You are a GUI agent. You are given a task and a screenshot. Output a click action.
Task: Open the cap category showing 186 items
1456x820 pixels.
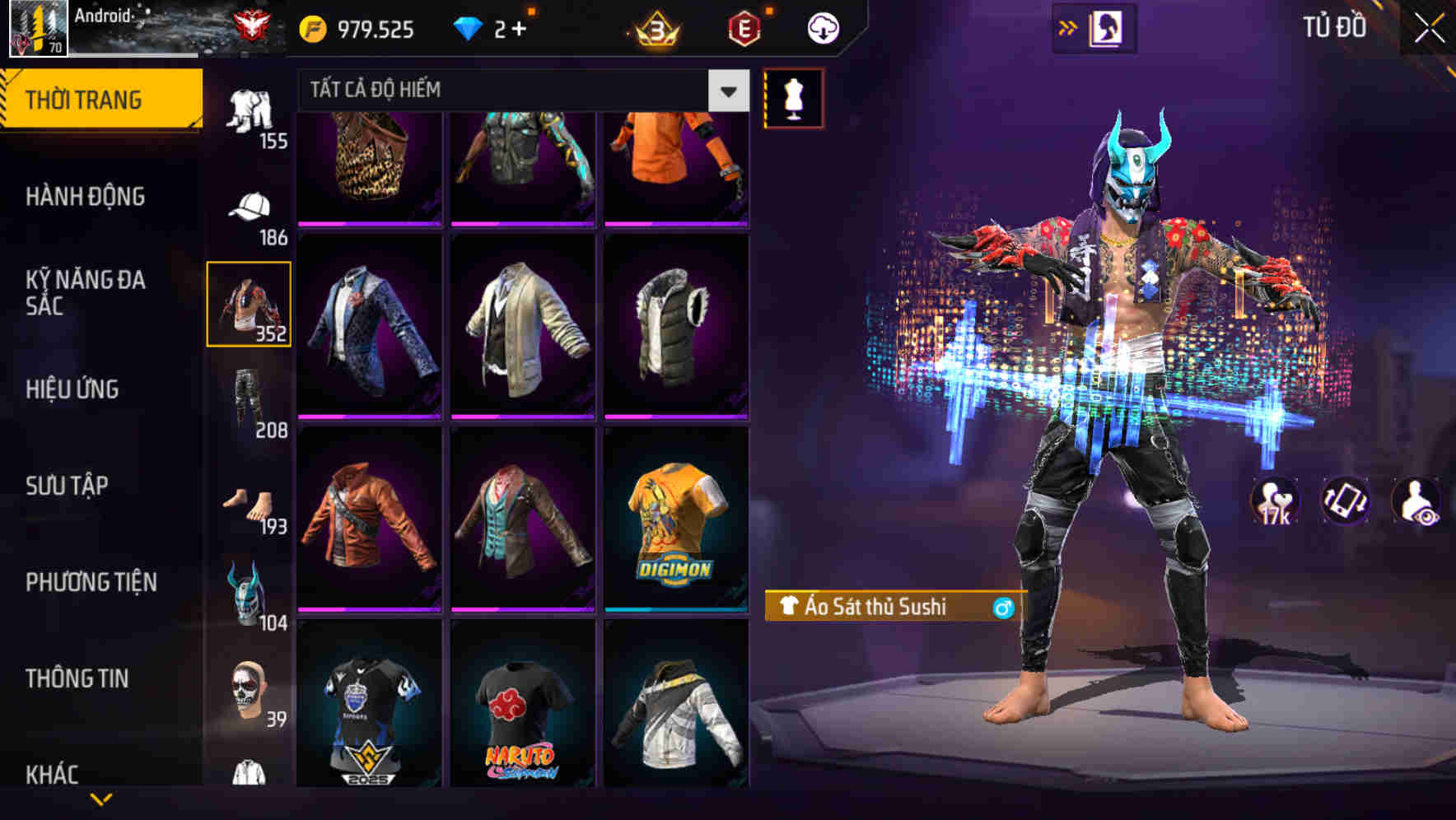click(250, 207)
